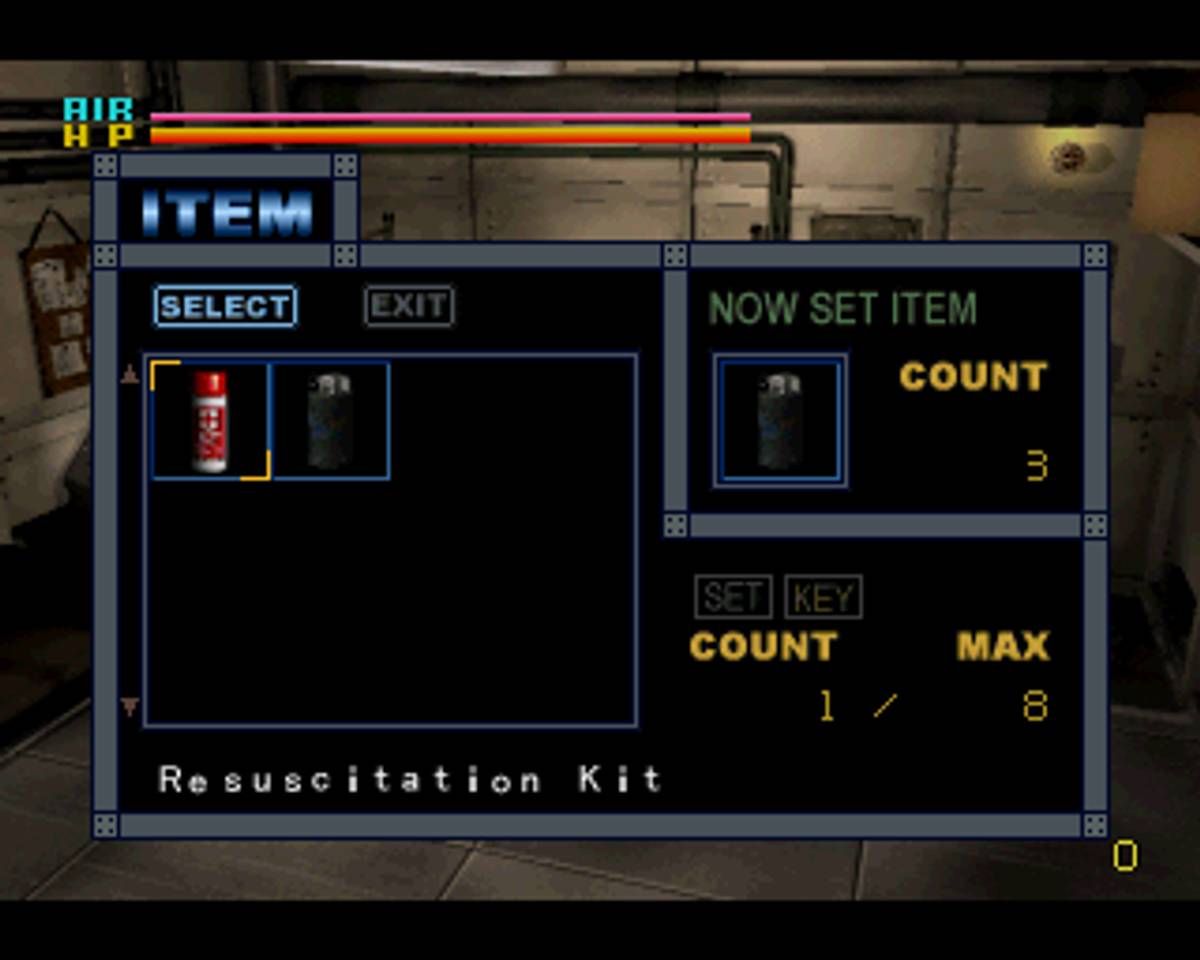
Task: Choose the SELECT button
Action: point(225,307)
